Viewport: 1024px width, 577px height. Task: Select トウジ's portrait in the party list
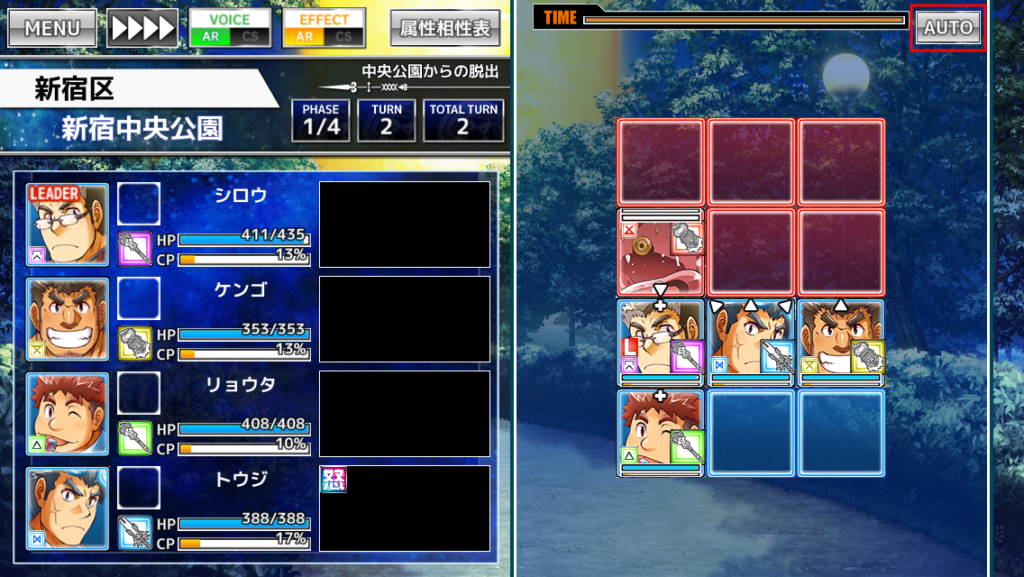tap(67, 508)
